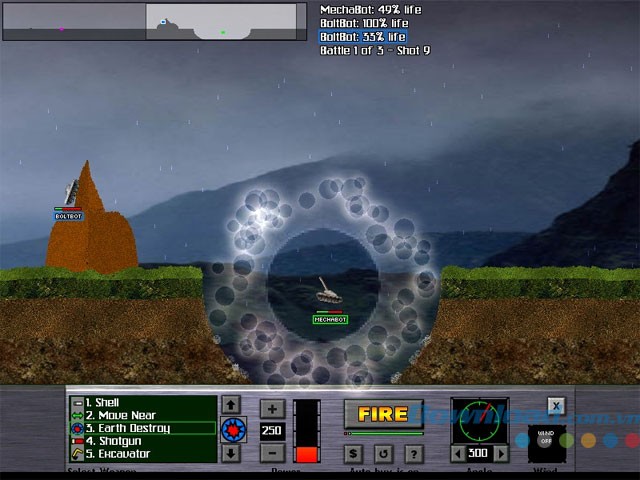Screen dimensions: 640x480
Task: Open the shop with the dollar button
Action: click(x=354, y=453)
